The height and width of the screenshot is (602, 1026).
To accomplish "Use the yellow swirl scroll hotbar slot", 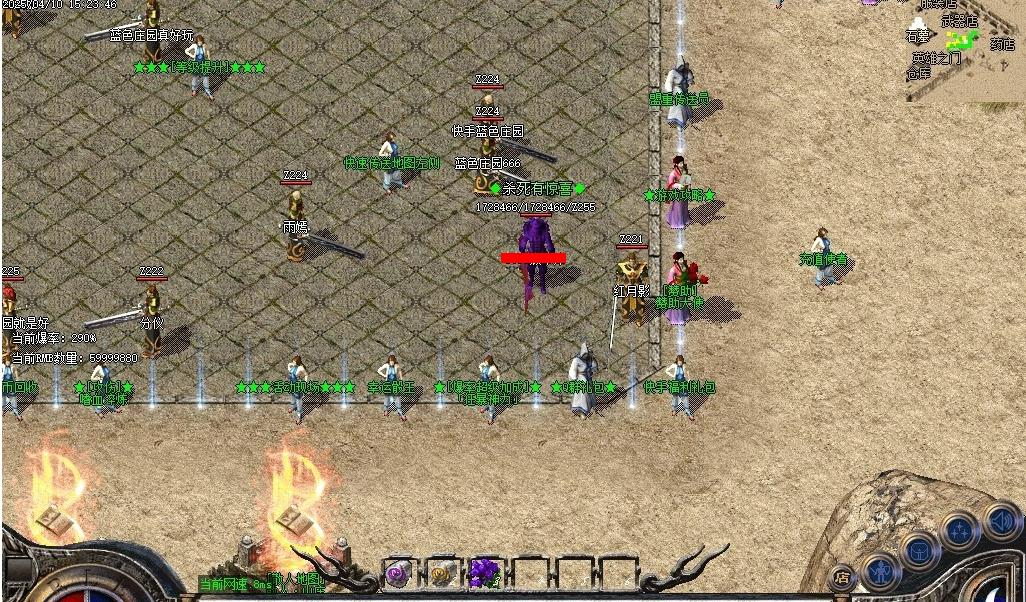I will click(x=441, y=573).
